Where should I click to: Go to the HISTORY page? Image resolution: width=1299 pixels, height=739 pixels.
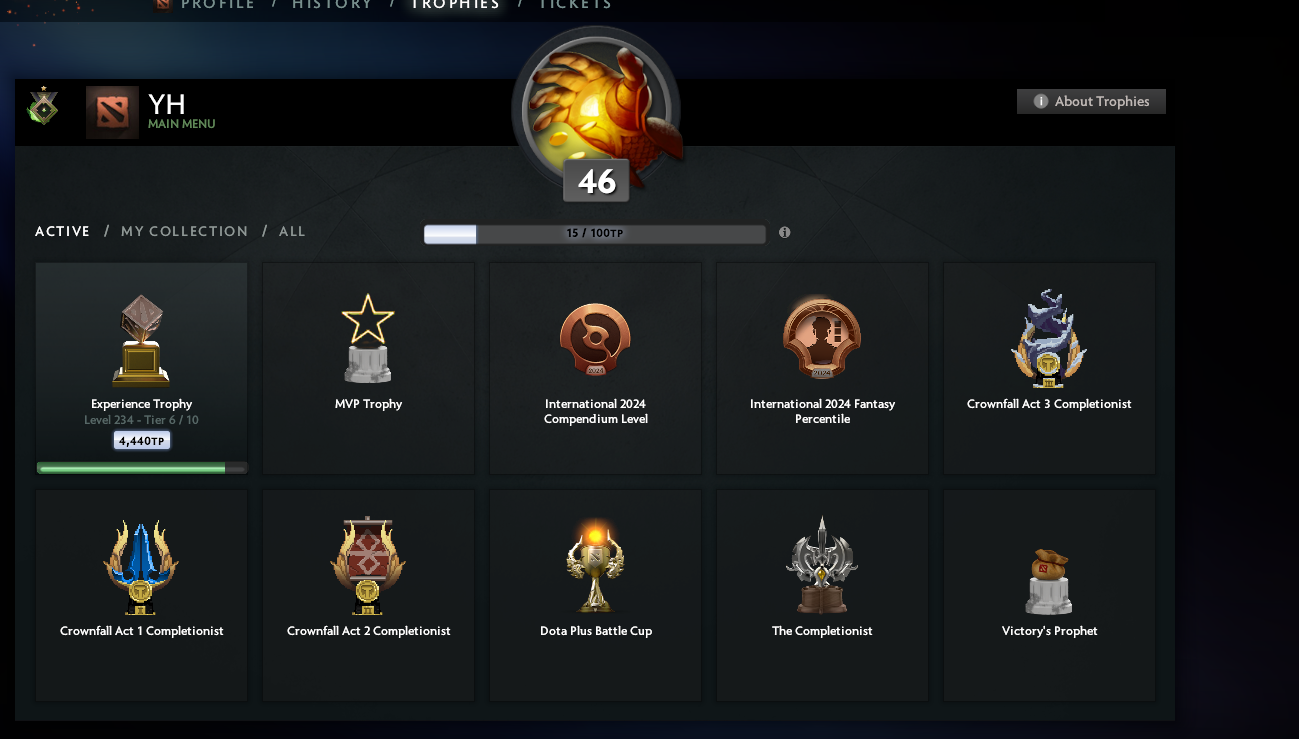pos(333,5)
